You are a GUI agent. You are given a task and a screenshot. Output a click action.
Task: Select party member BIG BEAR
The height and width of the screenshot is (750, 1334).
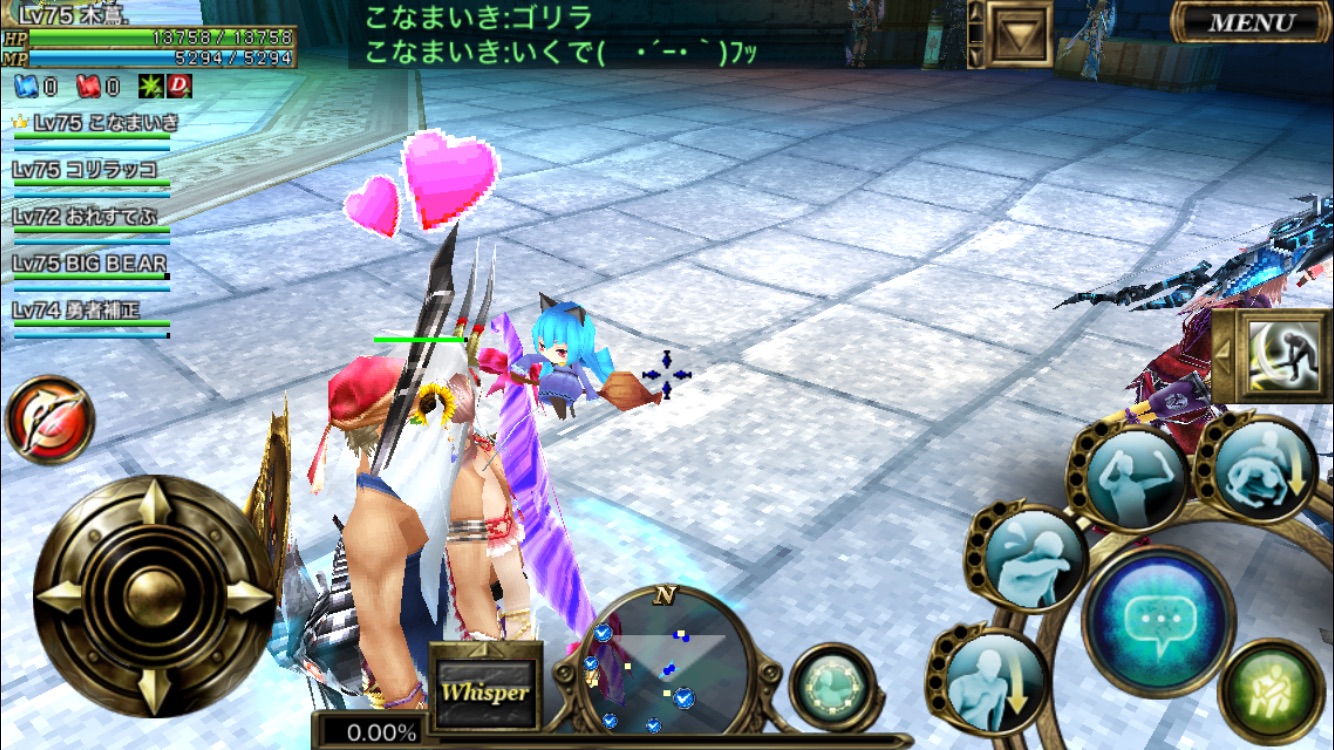90,265
